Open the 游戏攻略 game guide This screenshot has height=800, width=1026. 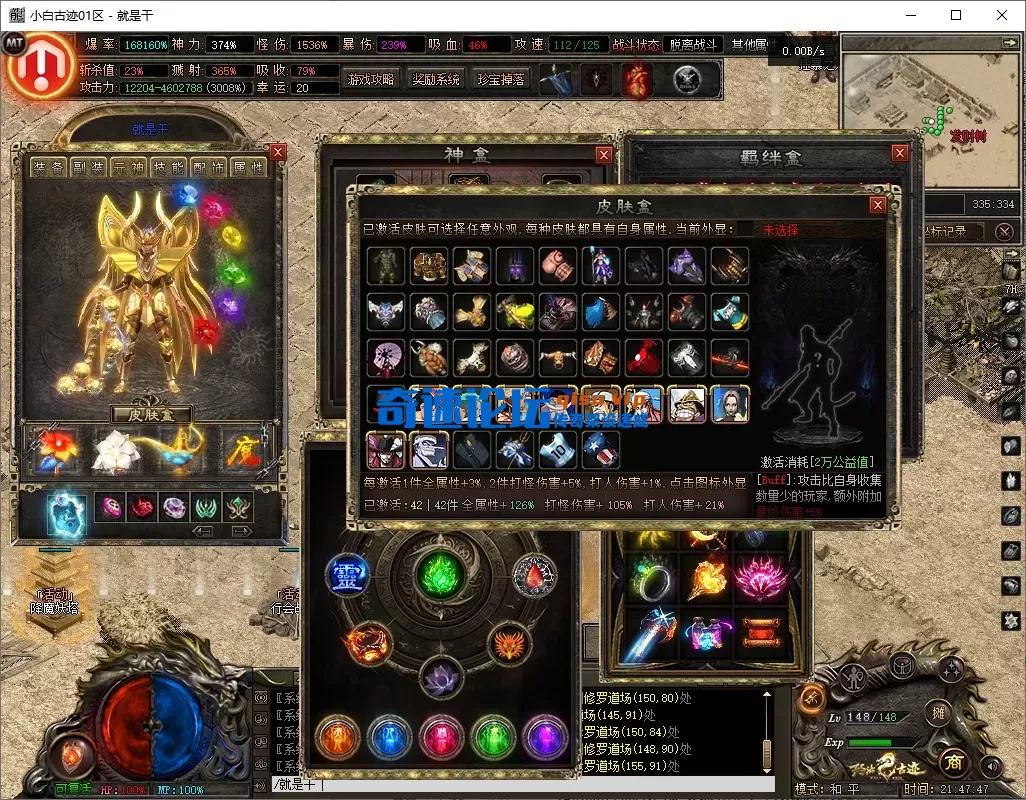click(370, 79)
